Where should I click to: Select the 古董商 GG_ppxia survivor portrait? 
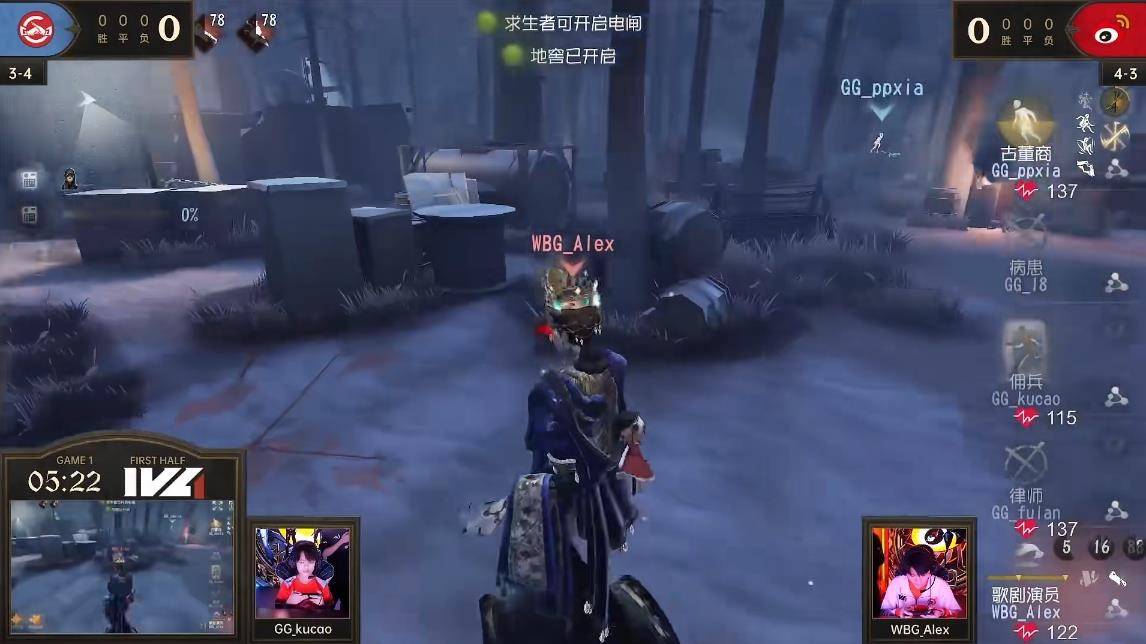pyautogui.click(x=1025, y=122)
